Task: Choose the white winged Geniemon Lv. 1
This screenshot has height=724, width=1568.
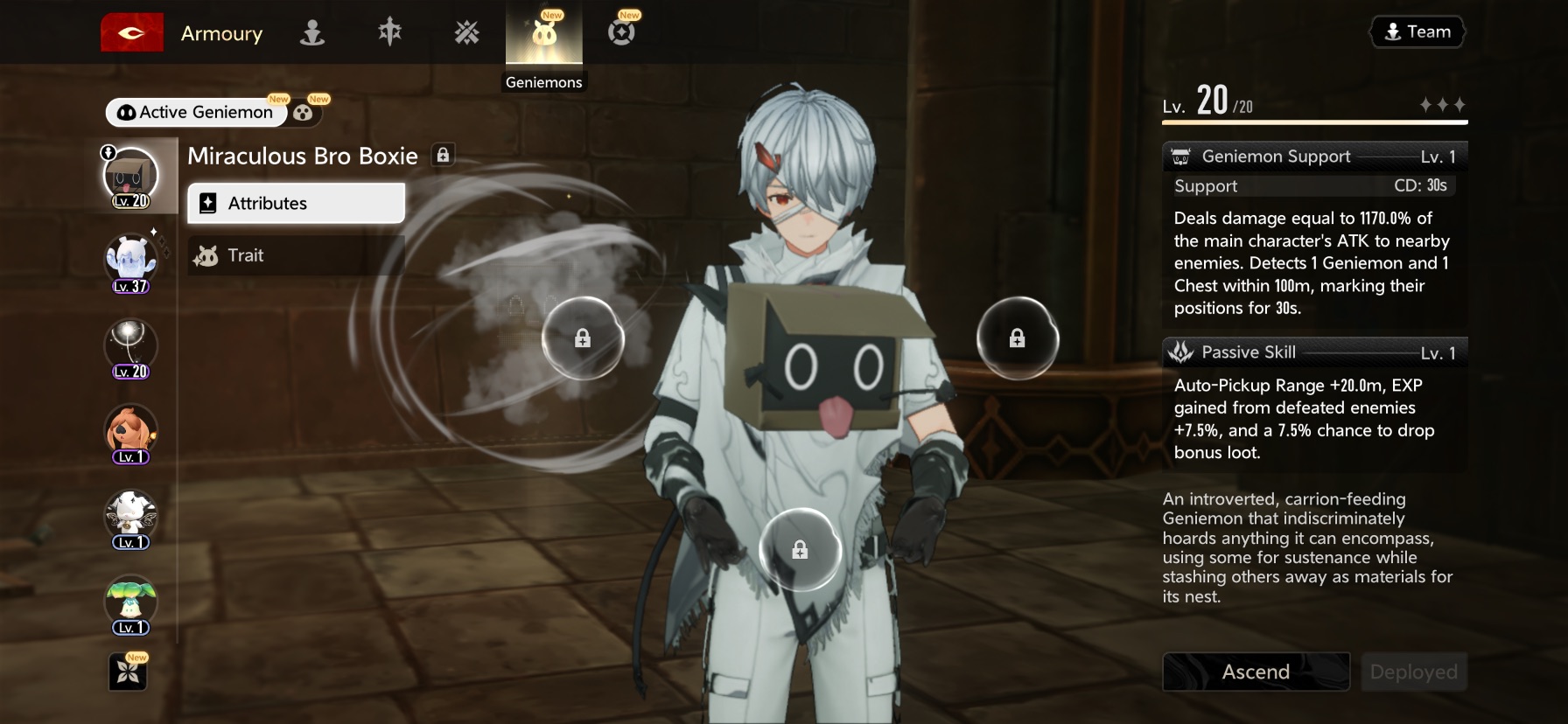Action: coord(130,518)
